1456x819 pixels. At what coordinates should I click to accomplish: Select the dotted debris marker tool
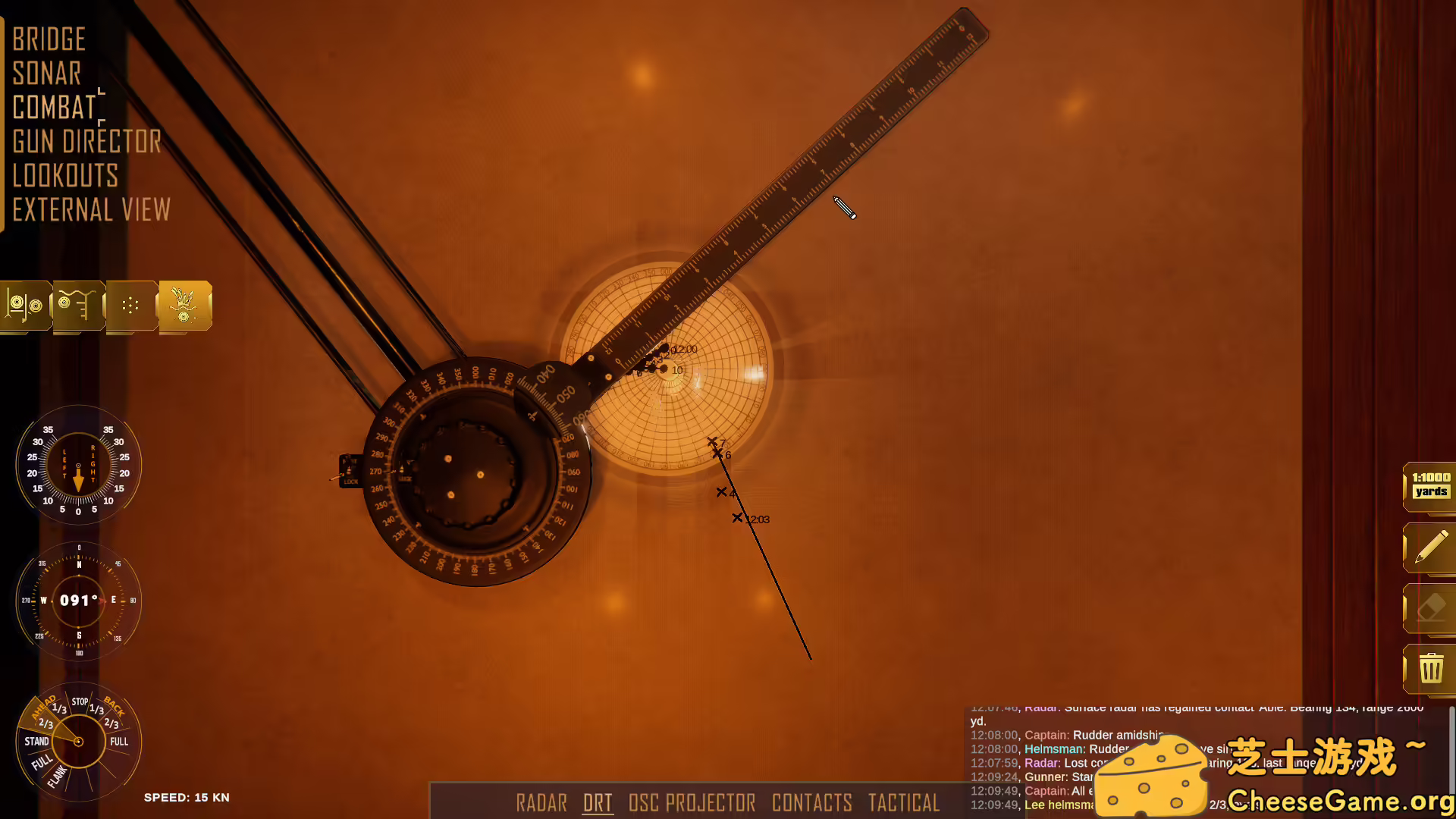click(130, 306)
